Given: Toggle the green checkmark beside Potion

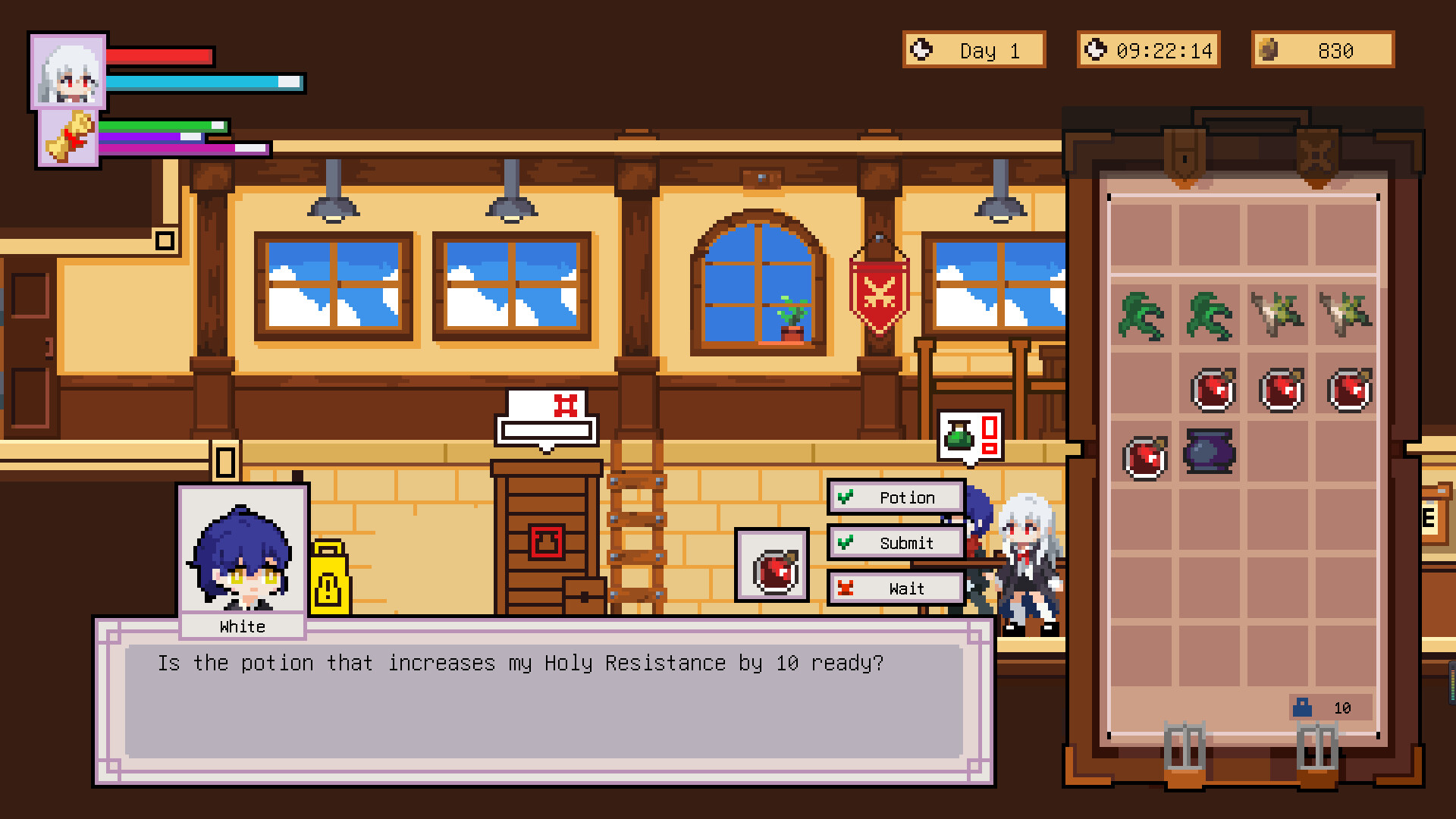Looking at the screenshot, I should [846, 497].
